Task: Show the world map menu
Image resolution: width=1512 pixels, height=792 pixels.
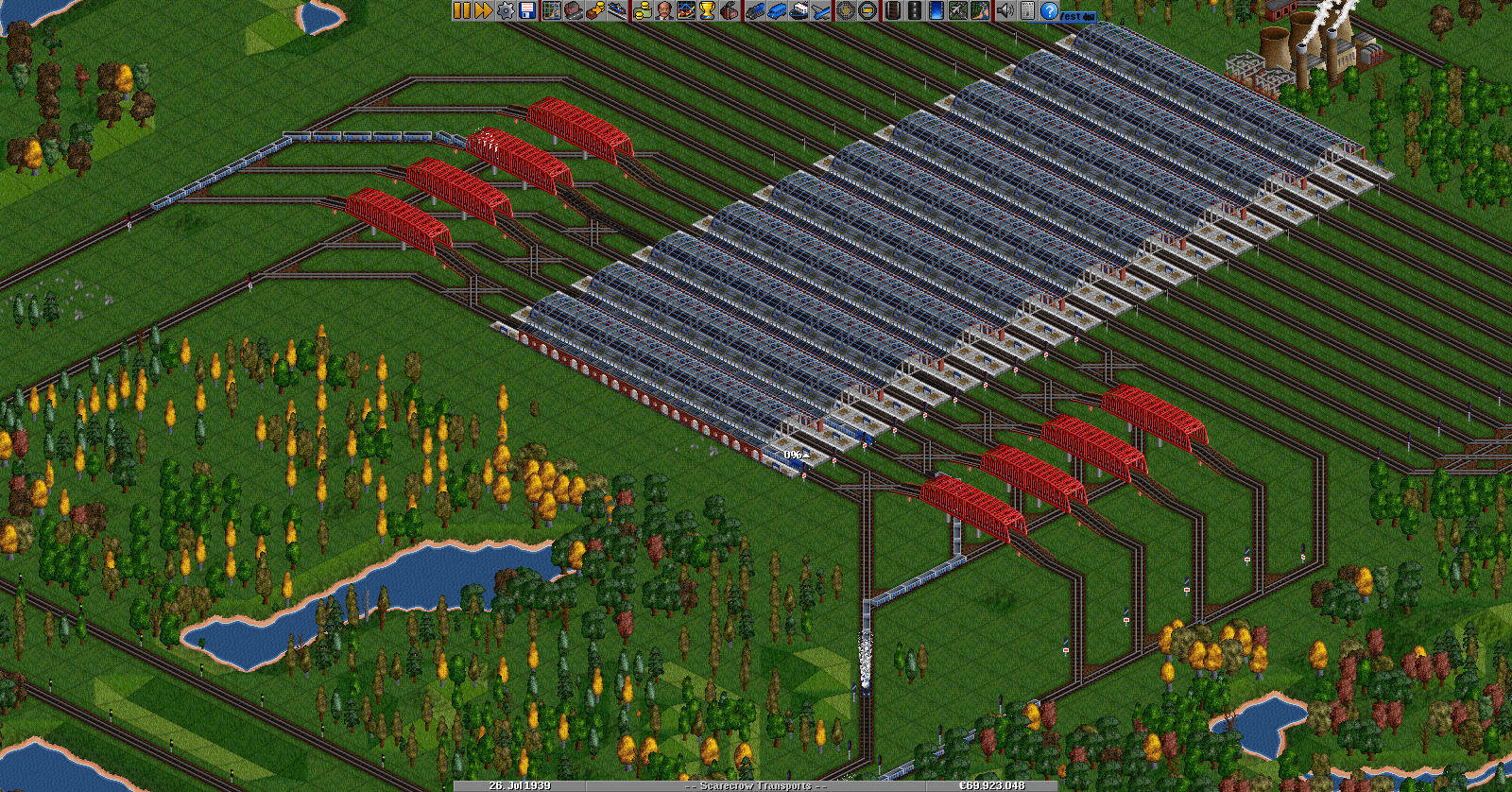Action: 551,10
